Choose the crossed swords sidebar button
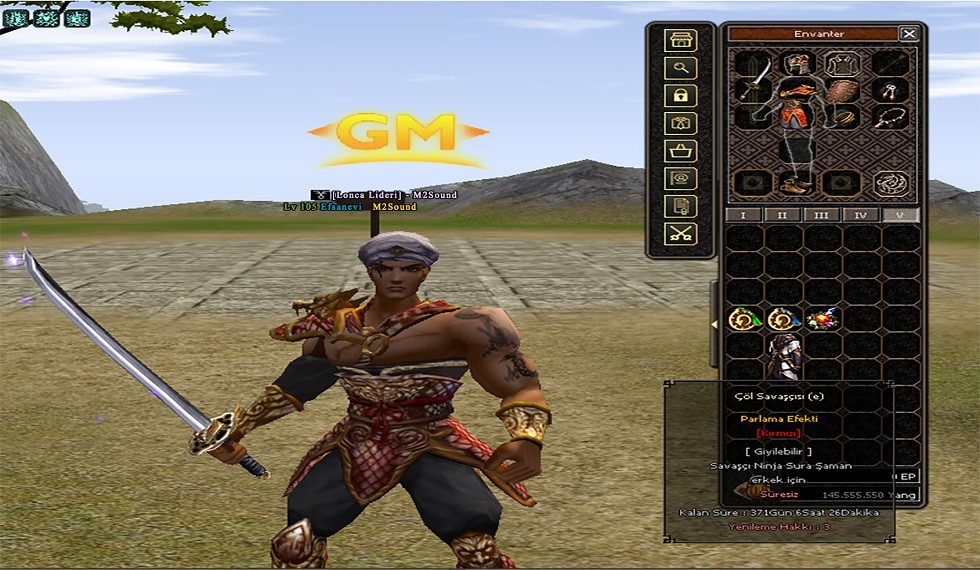Image resolution: width=980 pixels, height=570 pixels. (x=682, y=234)
